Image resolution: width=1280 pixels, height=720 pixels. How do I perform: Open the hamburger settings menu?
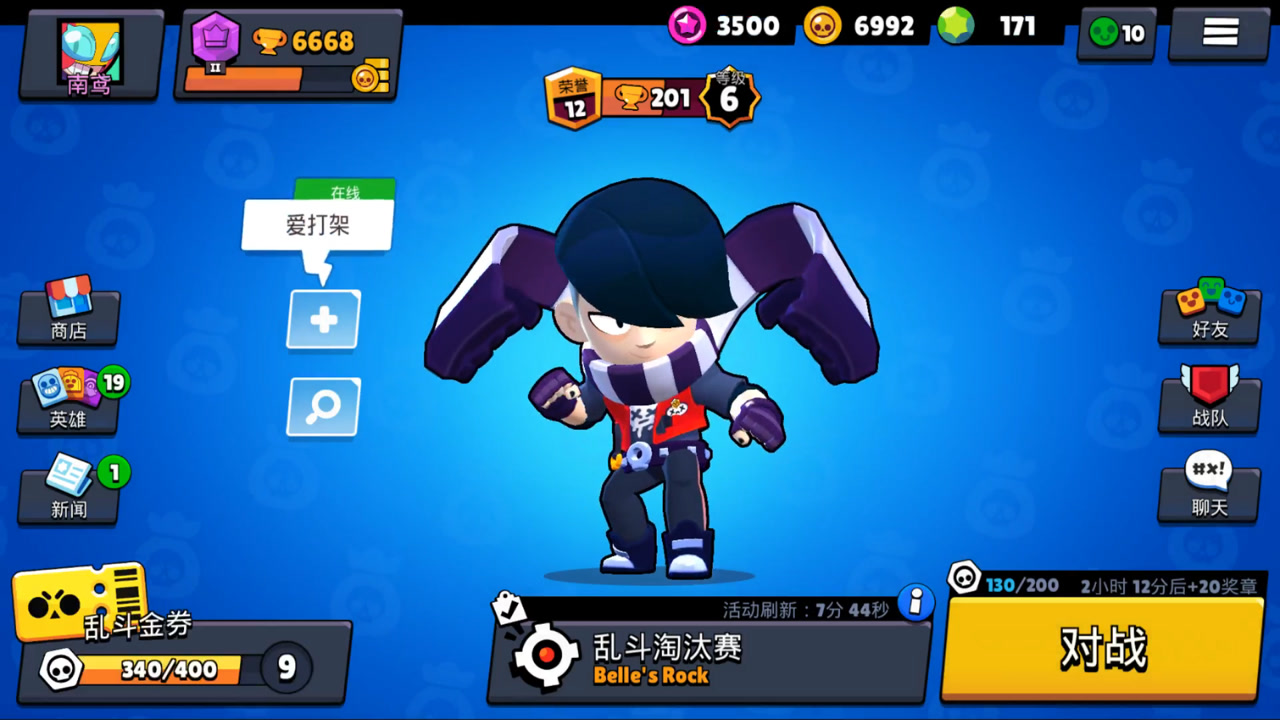click(1218, 31)
